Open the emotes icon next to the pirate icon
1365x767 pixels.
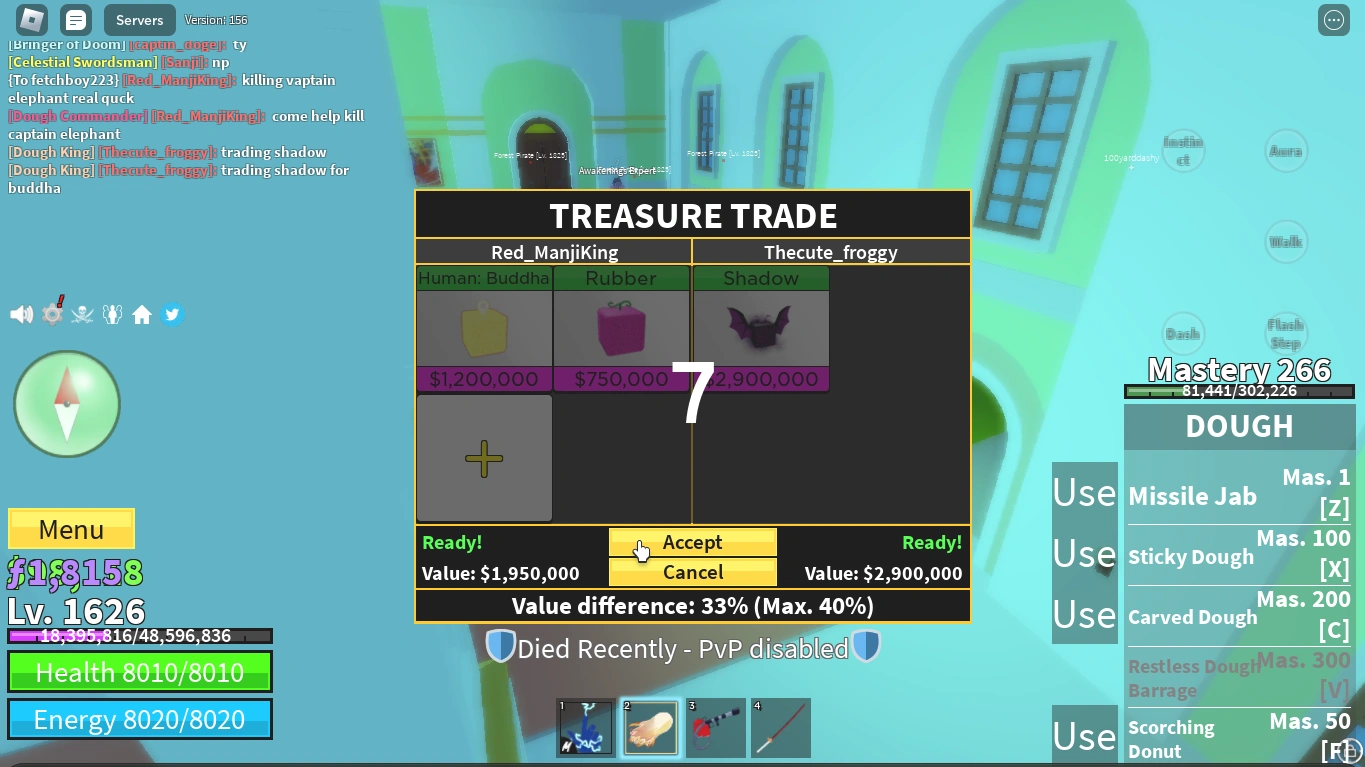point(112,313)
